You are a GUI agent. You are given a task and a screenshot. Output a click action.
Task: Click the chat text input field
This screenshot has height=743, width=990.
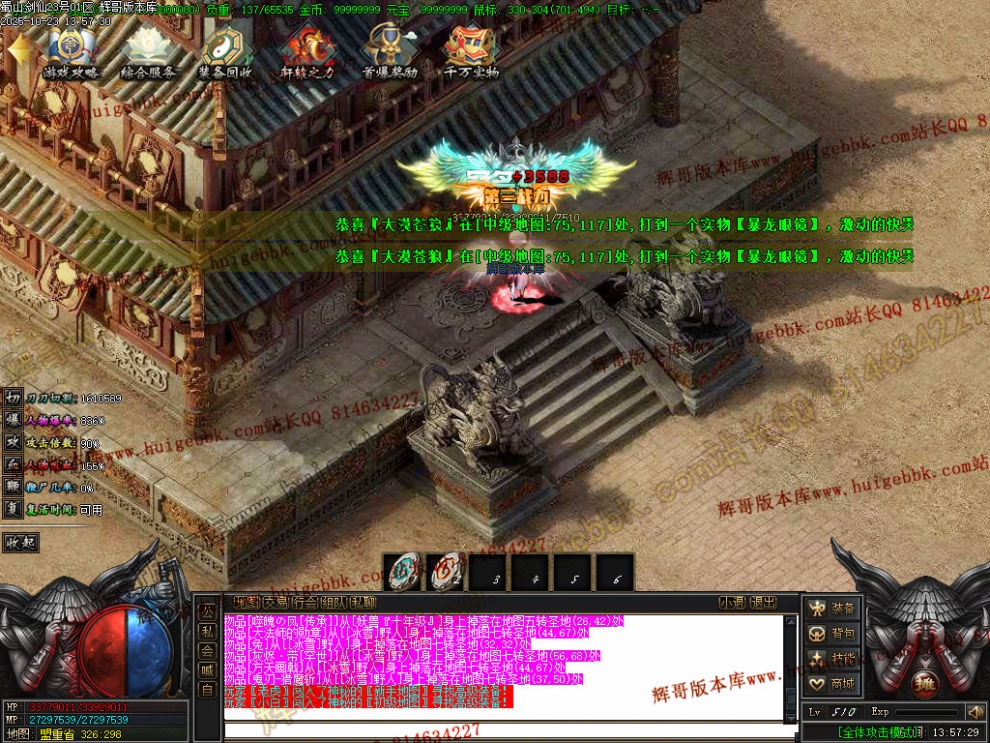pos(500,729)
